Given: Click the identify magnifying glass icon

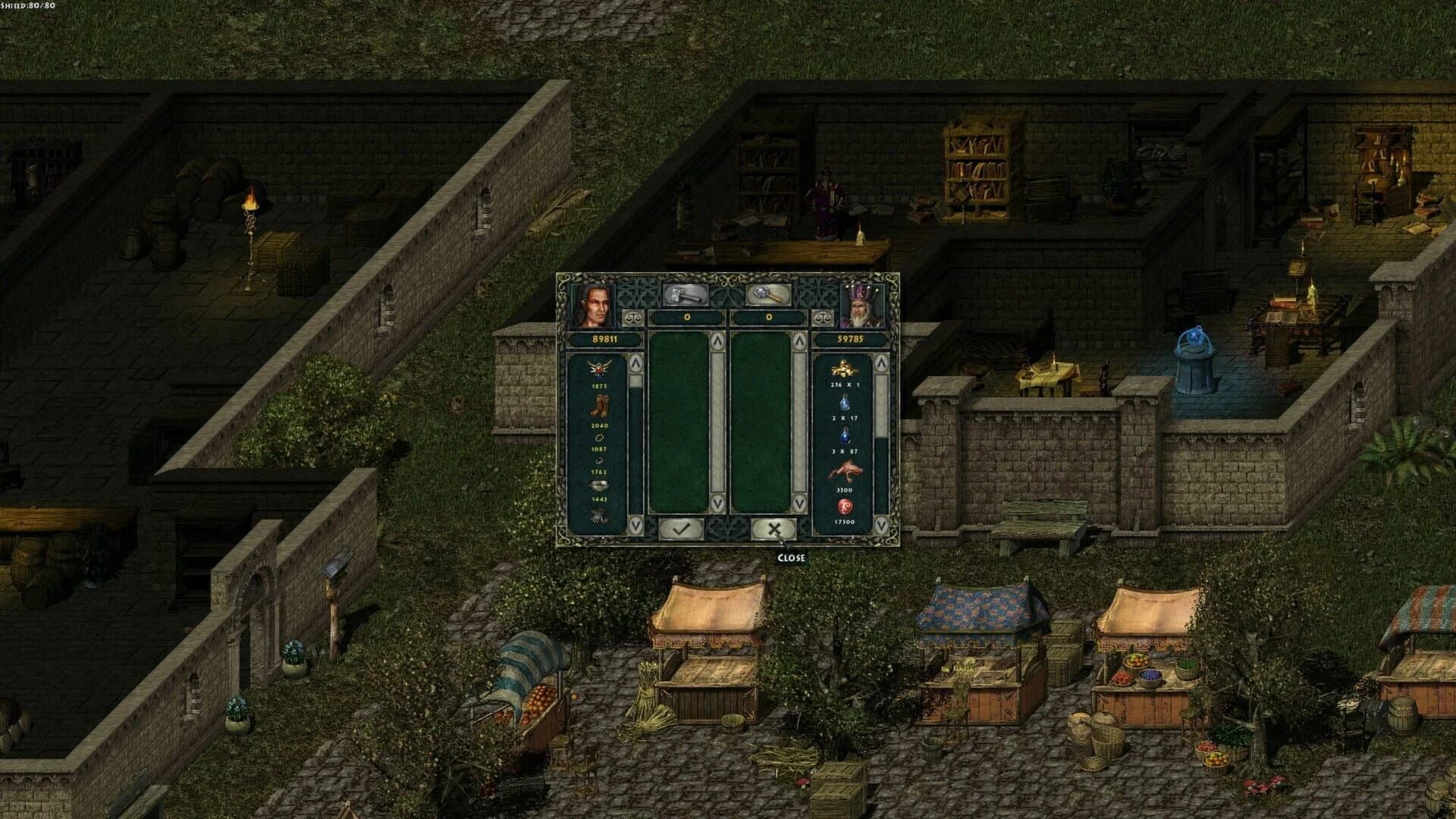Looking at the screenshot, I should point(767,296).
